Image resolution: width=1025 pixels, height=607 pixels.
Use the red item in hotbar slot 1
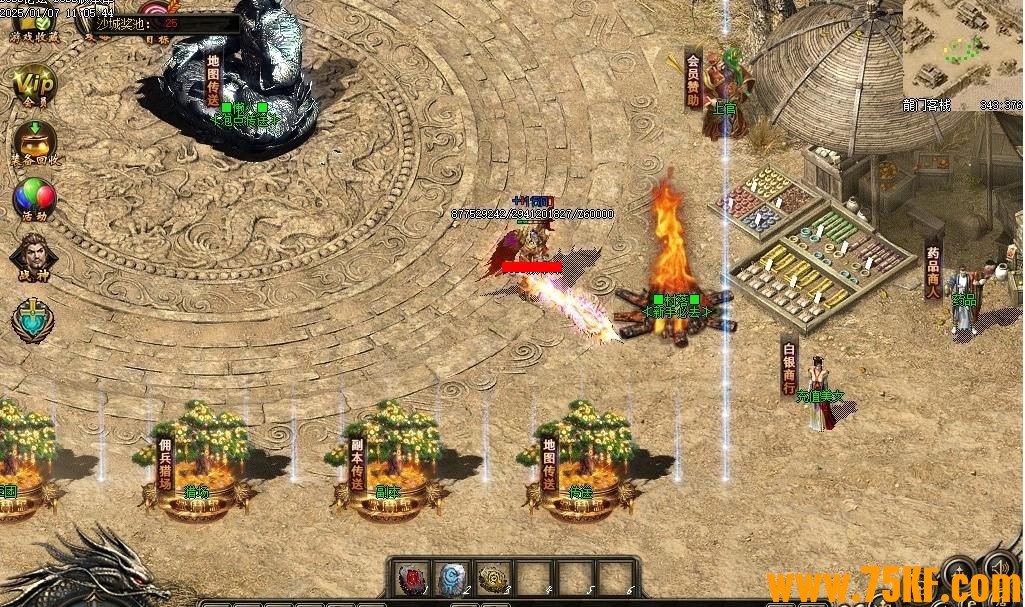(411, 578)
